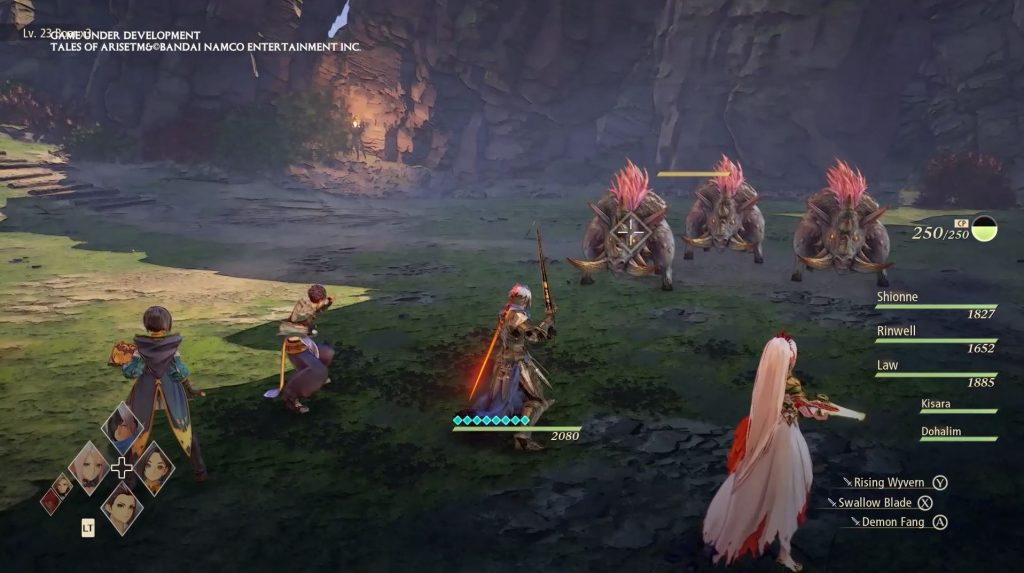Select Shionne's pink-haired boost portrait
1024x573 pixels.
coord(88,466)
